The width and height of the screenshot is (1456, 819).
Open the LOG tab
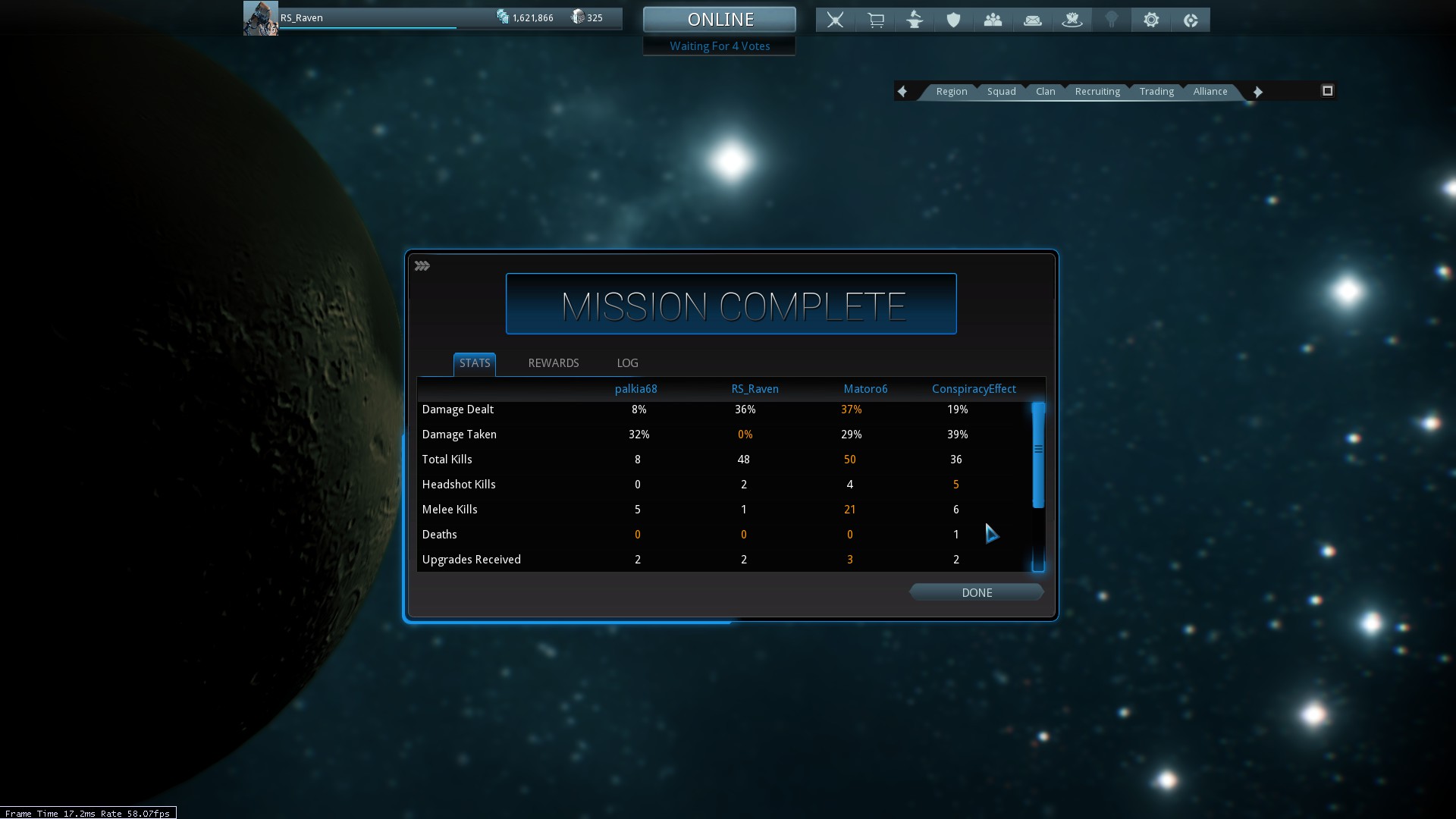[627, 363]
